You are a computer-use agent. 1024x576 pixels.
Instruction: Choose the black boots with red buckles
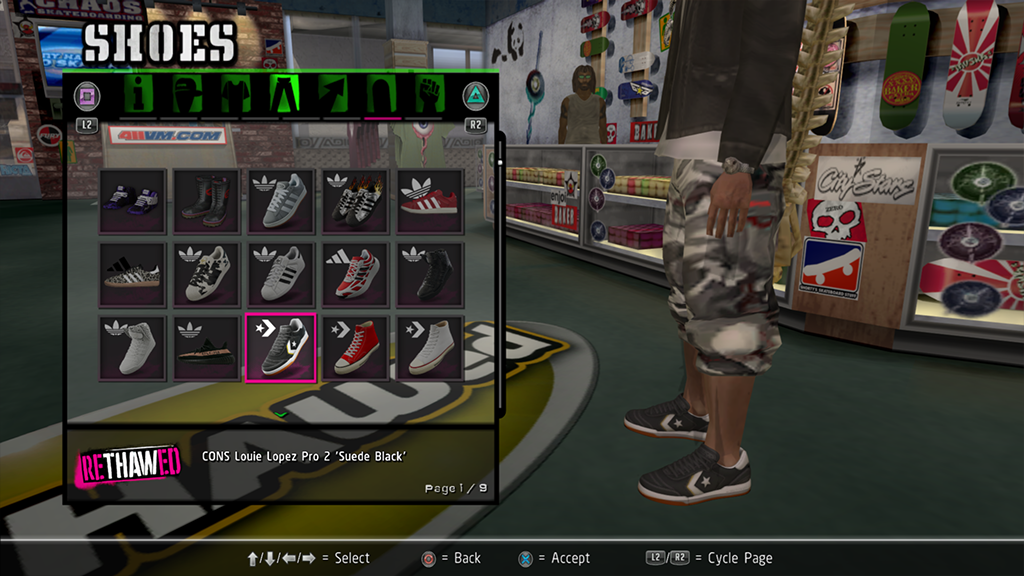[x=206, y=201]
